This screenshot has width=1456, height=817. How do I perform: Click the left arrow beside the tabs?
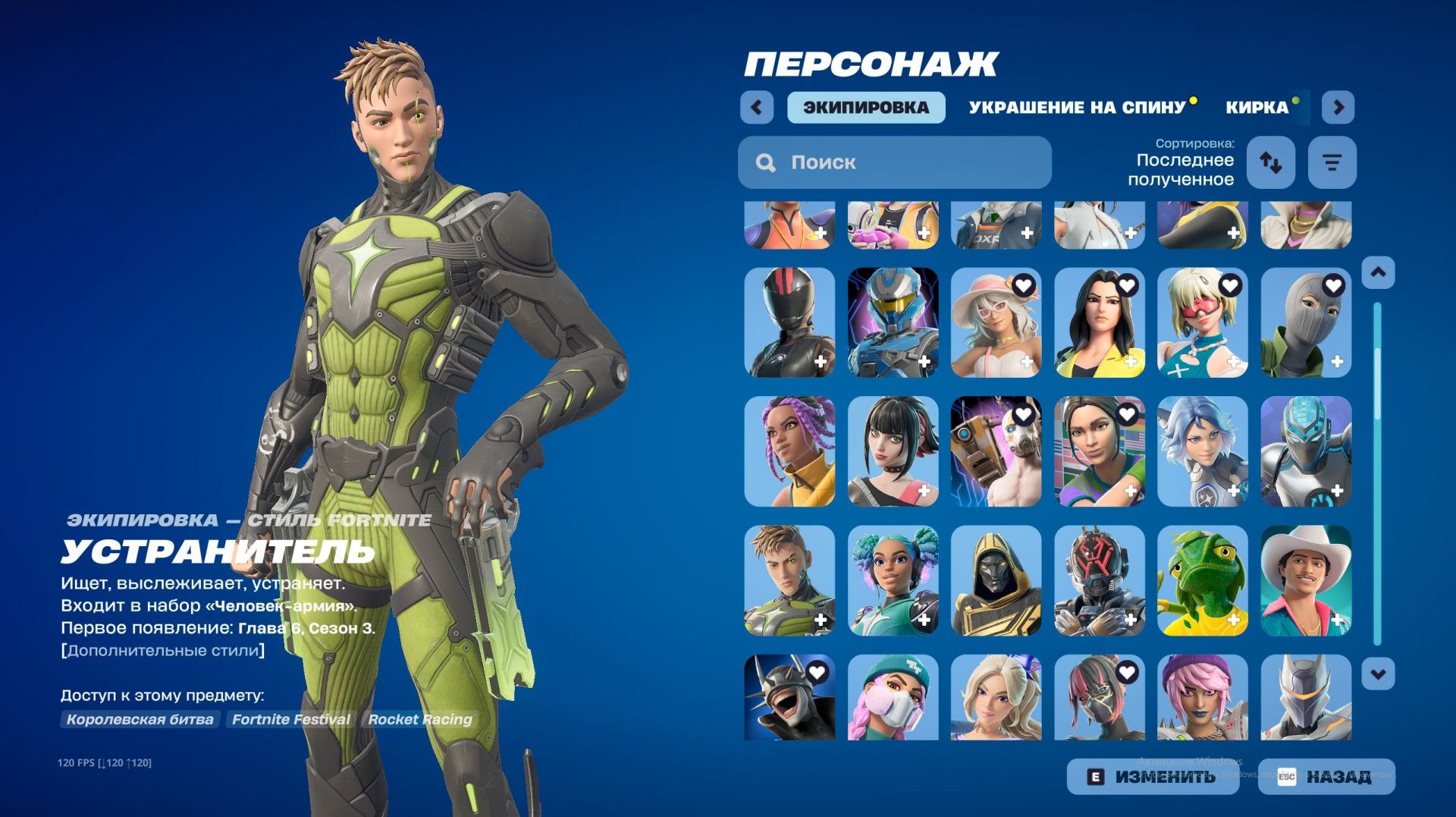(x=757, y=108)
